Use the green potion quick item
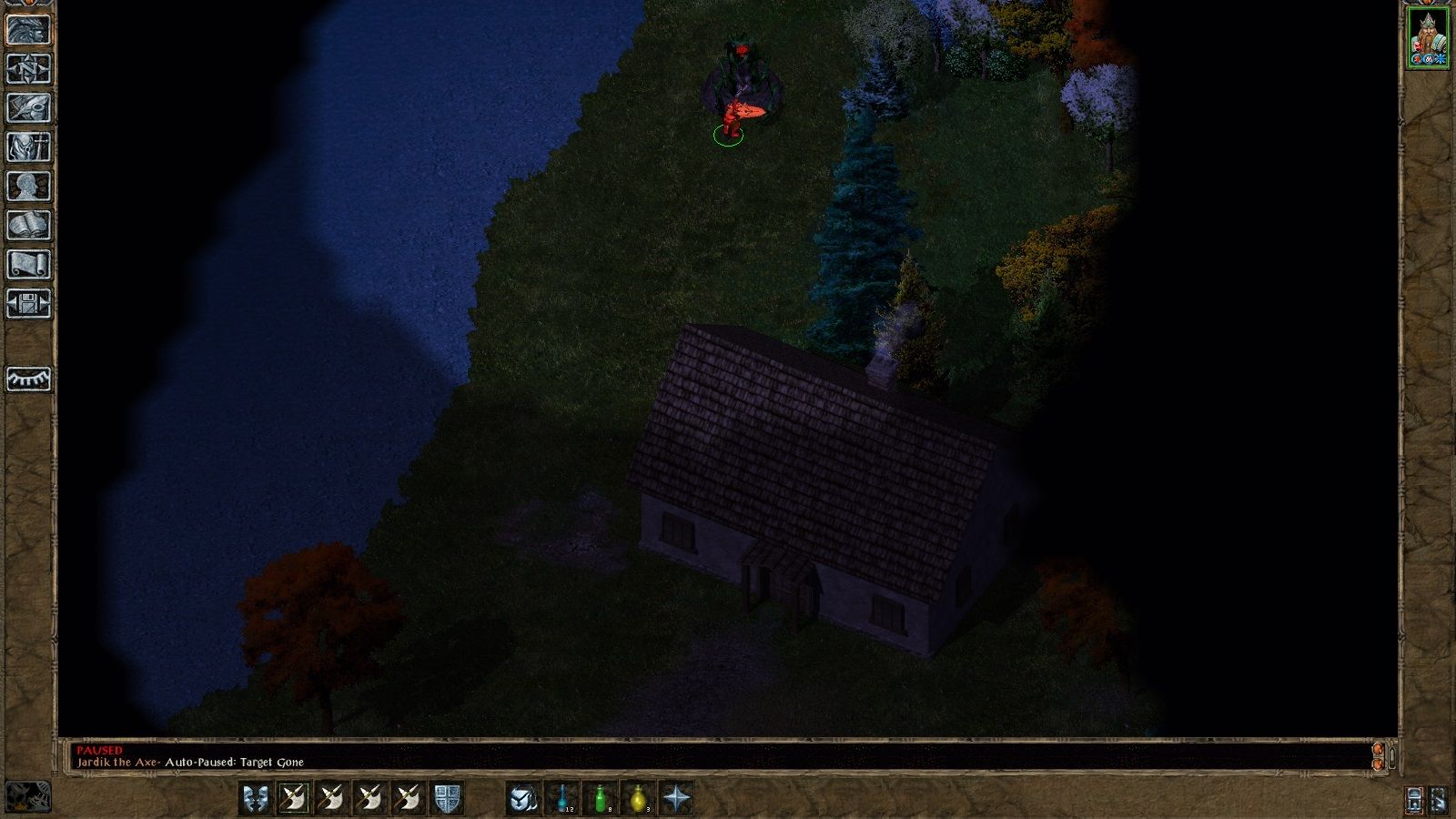Viewport: 1456px width, 819px height. (x=601, y=798)
